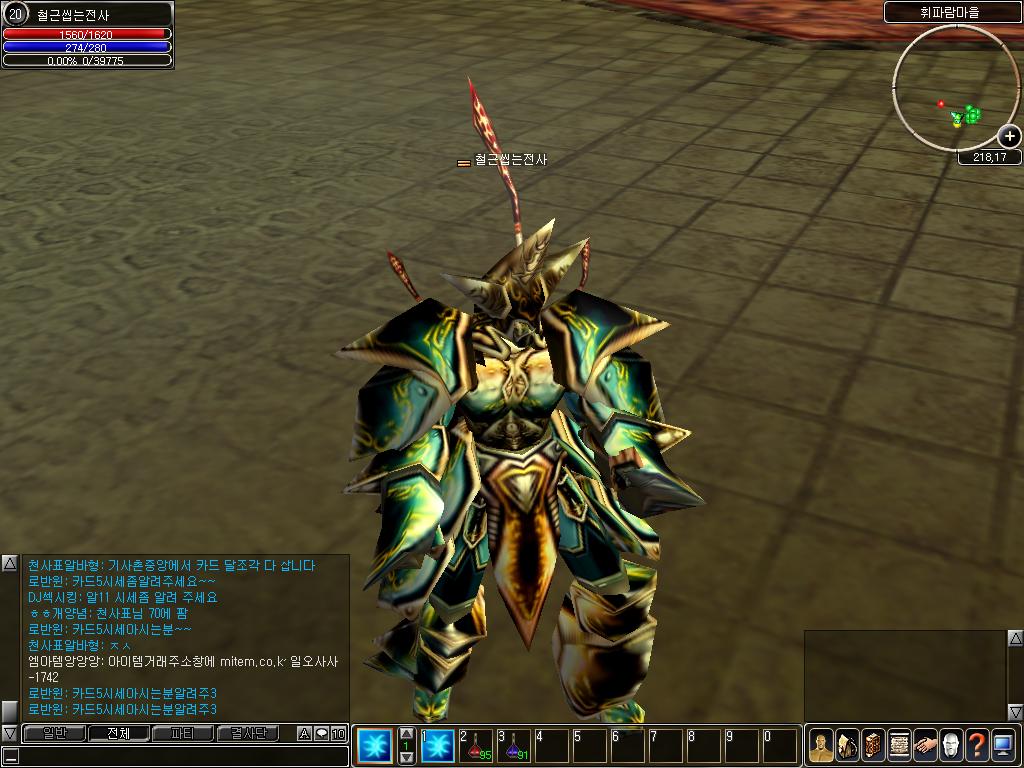Viewport: 1024px width, 768px height.
Task: Click the hotbar page up arrow
Action: [406, 733]
